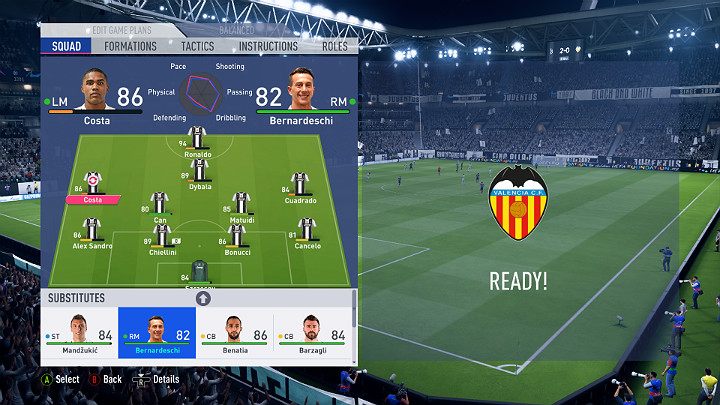Select defender Chiellini

(x=162, y=238)
